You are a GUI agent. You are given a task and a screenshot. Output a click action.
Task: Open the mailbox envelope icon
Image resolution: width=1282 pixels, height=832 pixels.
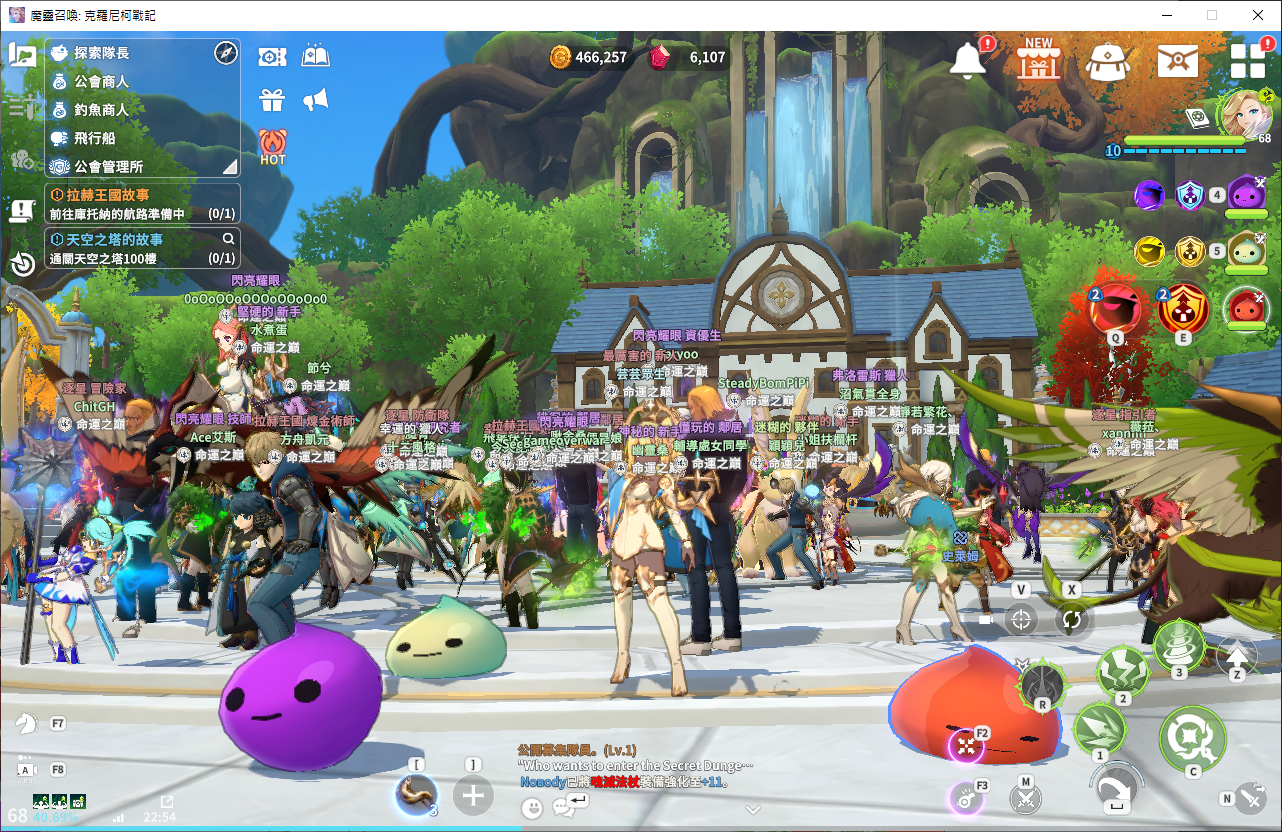(x=1177, y=61)
